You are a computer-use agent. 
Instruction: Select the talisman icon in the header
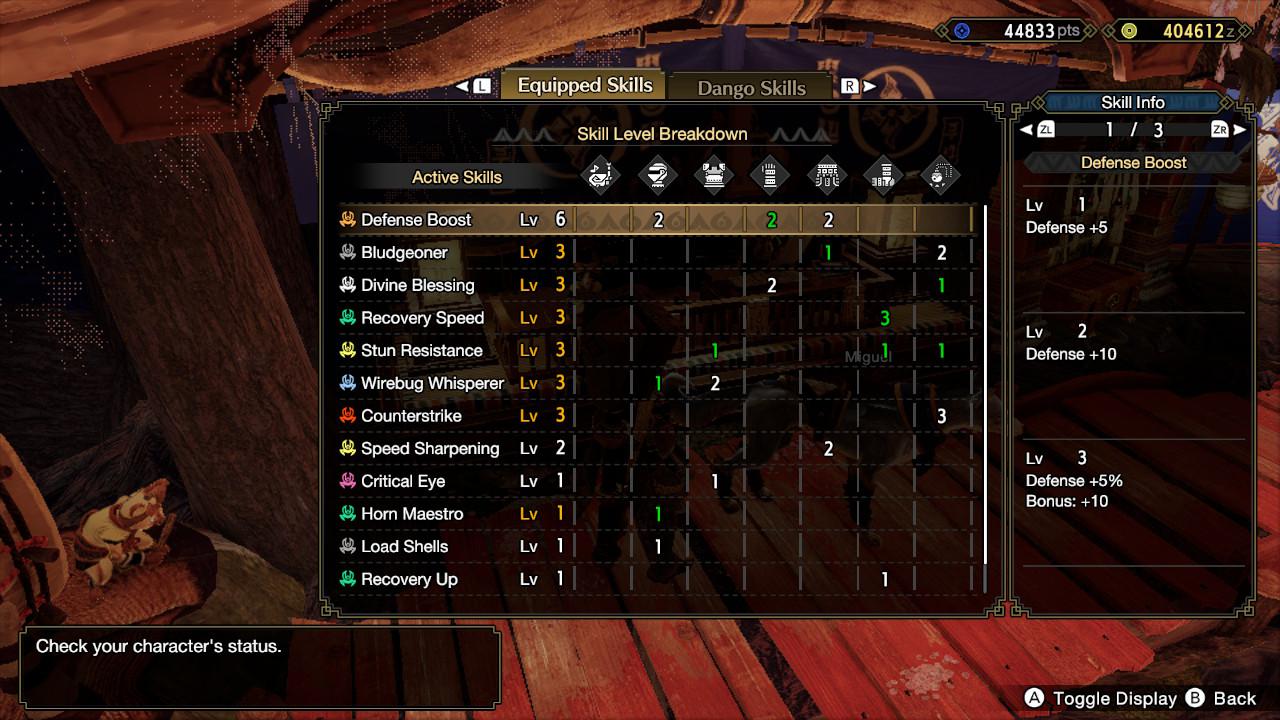pyautogui.click(x=939, y=174)
